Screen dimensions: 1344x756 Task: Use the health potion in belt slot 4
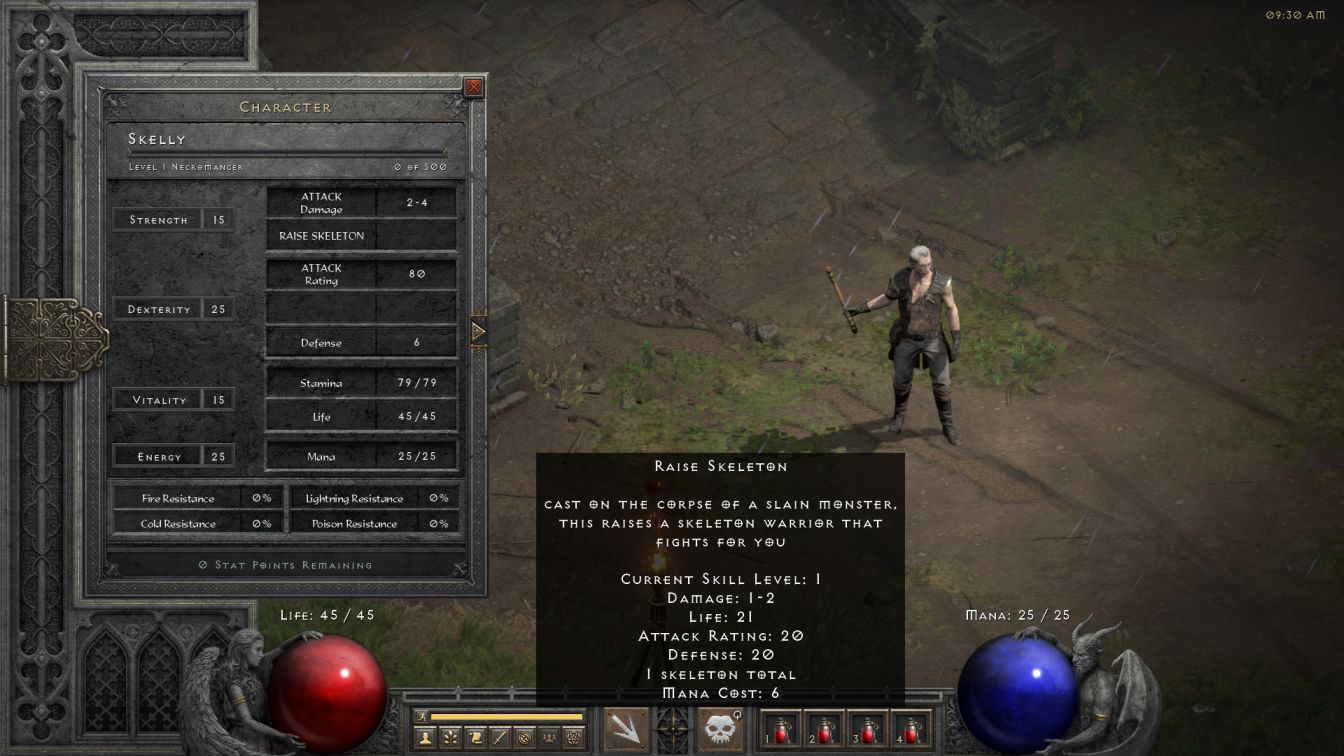click(910, 729)
